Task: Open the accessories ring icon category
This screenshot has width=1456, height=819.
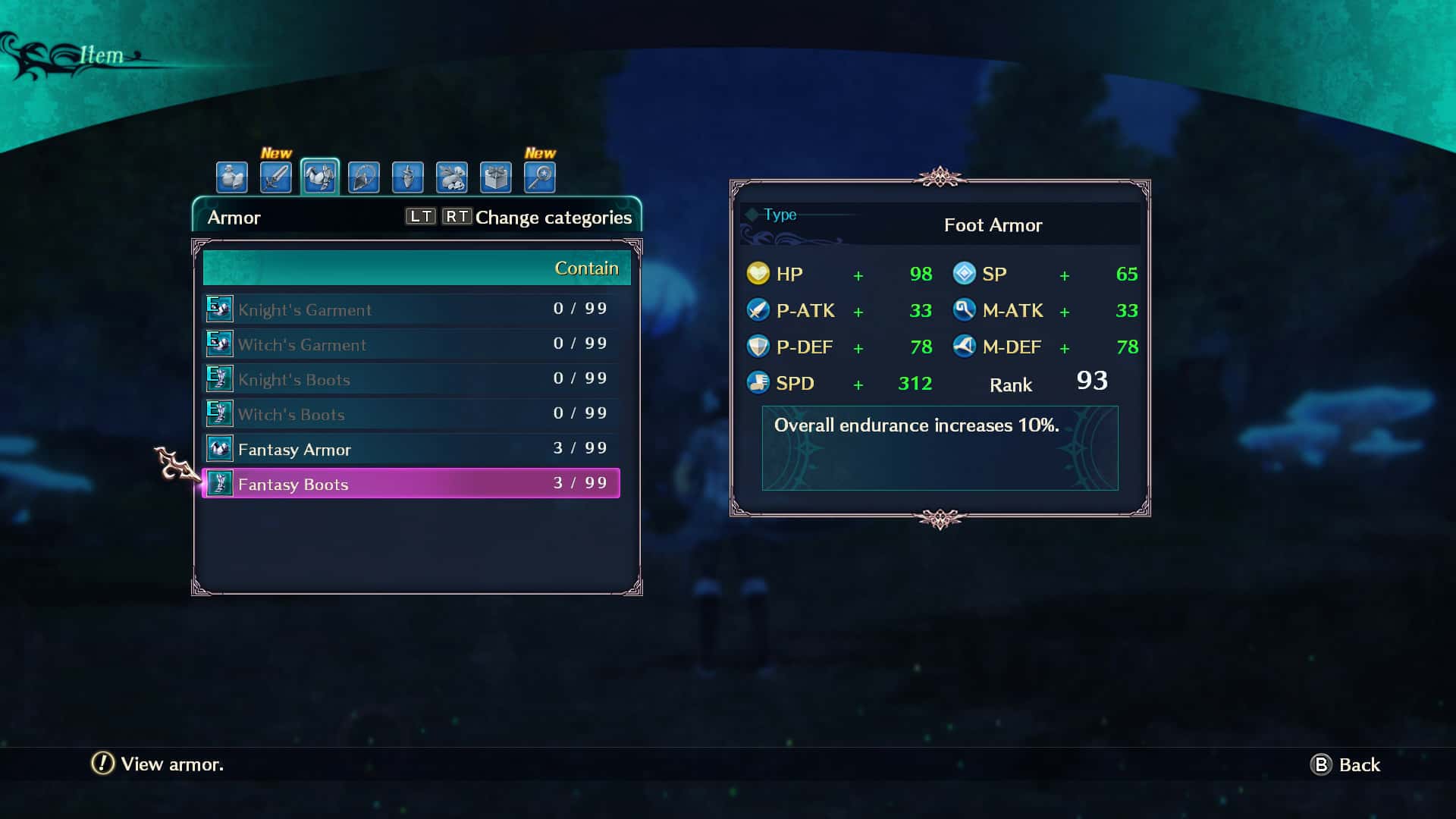Action: click(x=363, y=177)
